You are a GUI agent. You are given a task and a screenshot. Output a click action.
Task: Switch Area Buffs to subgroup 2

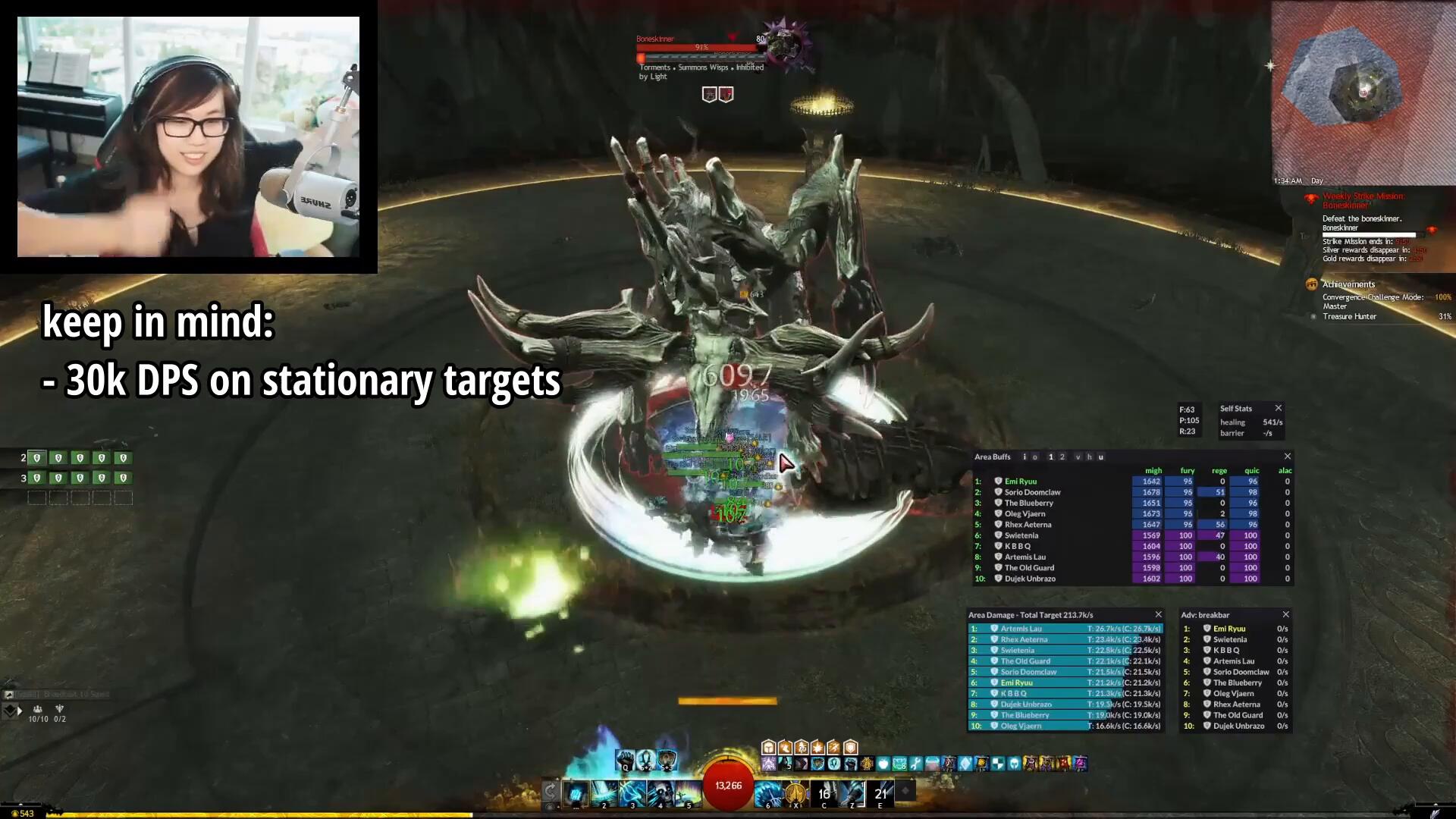[1062, 457]
